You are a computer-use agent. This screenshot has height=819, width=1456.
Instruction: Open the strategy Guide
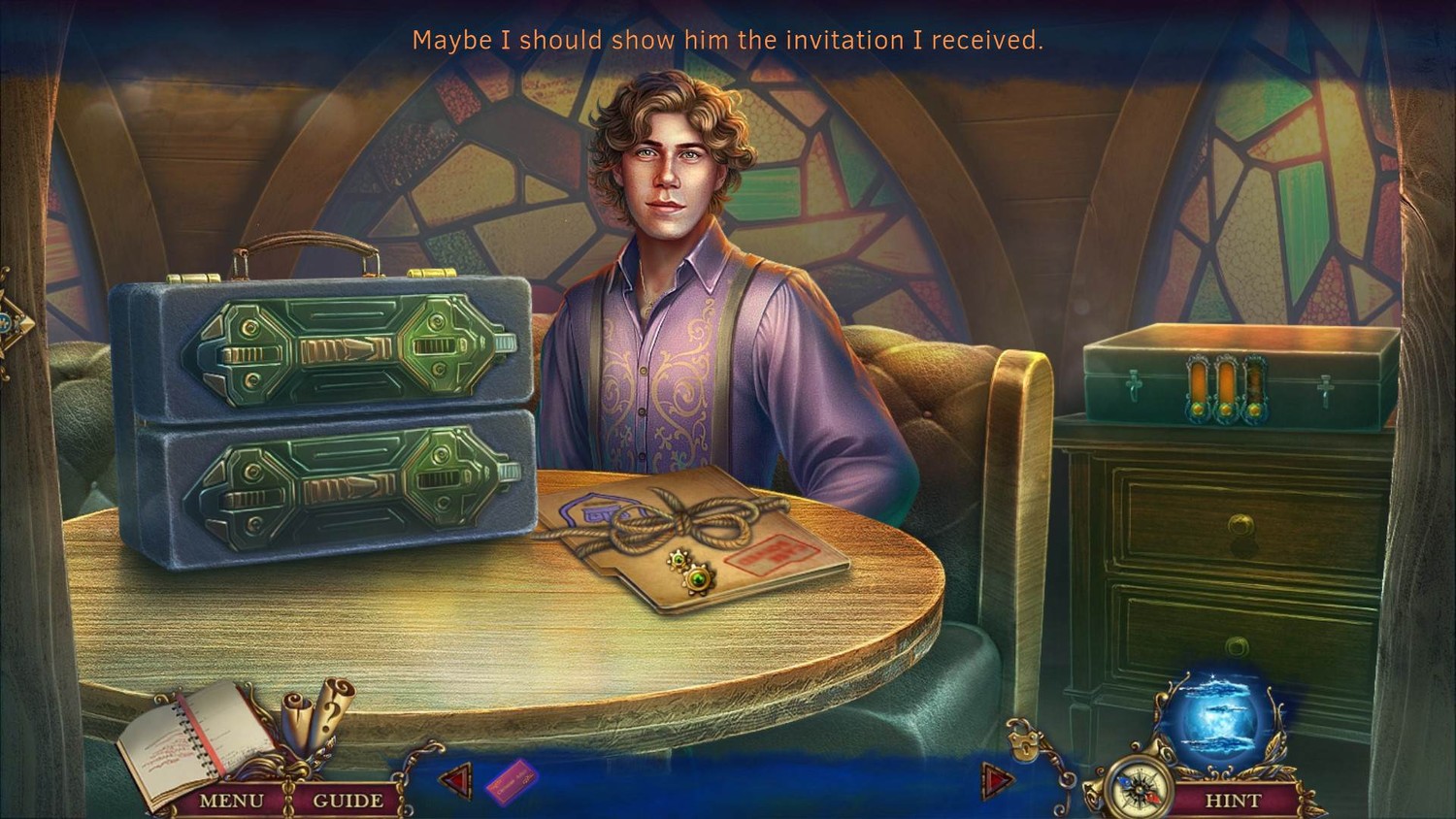[x=347, y=801]
